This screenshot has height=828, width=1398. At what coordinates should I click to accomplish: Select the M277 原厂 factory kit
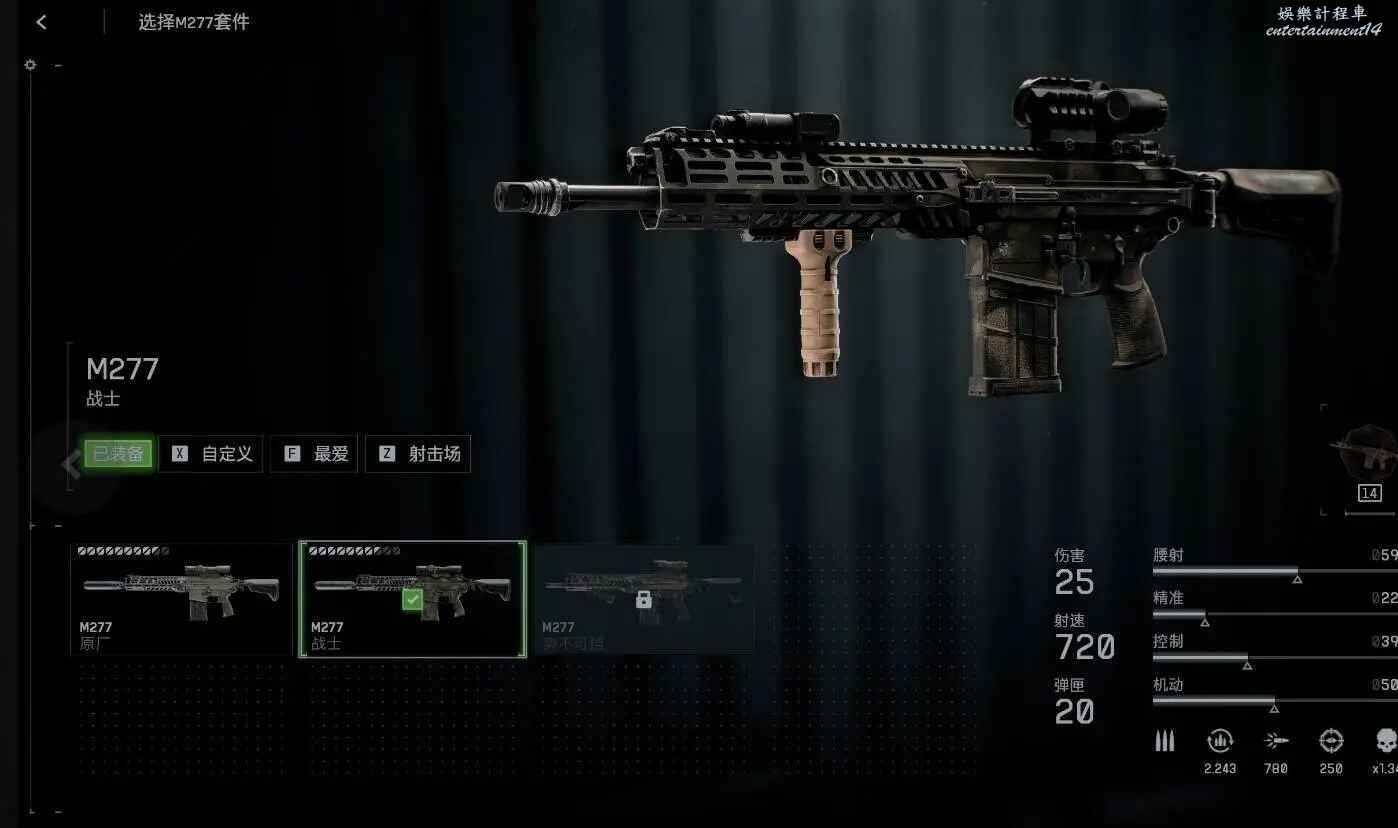tap(181, 598)
